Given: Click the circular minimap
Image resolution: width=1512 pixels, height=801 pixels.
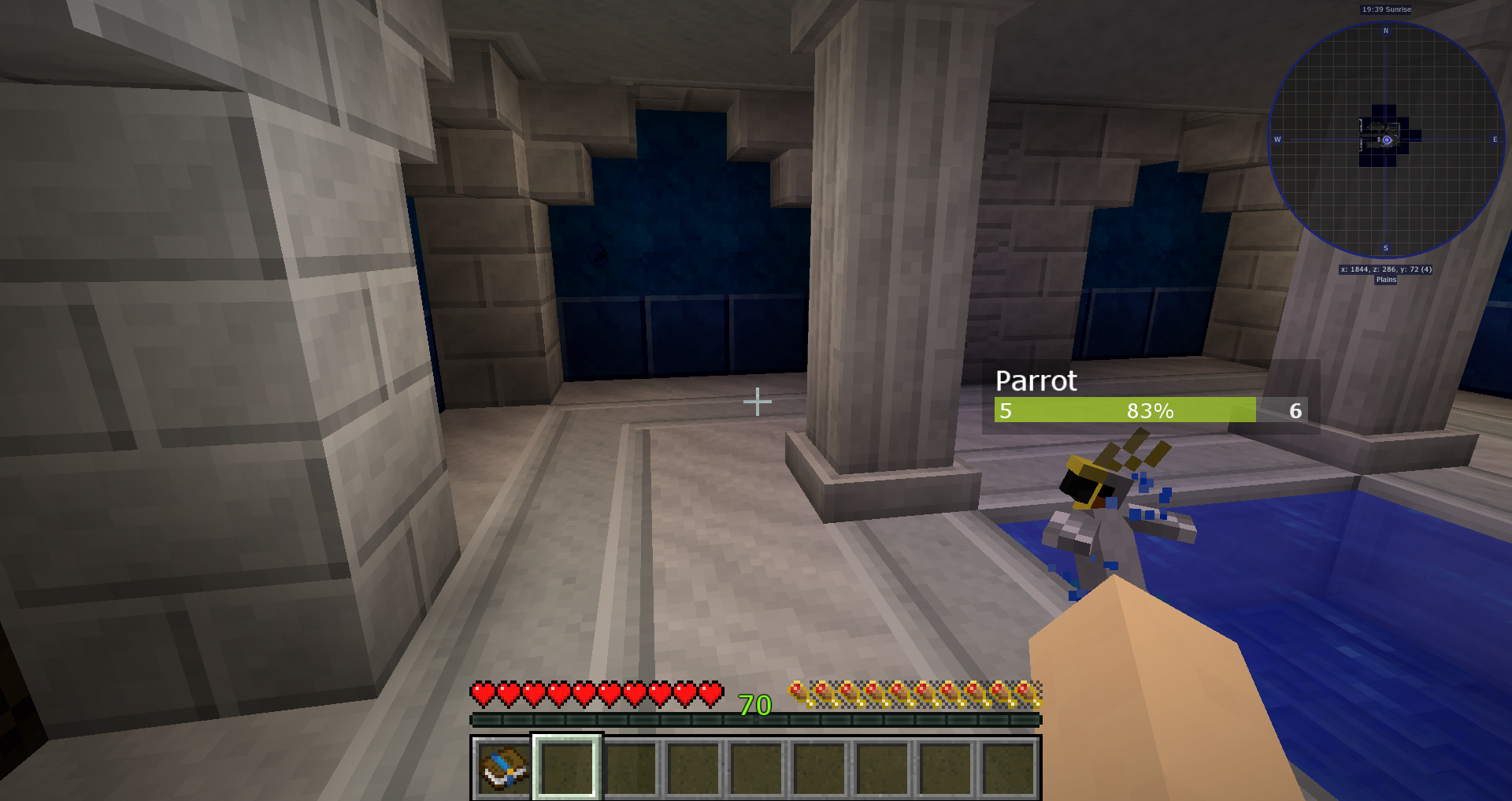Looking at the screenshot, I should pos(1386,140).
